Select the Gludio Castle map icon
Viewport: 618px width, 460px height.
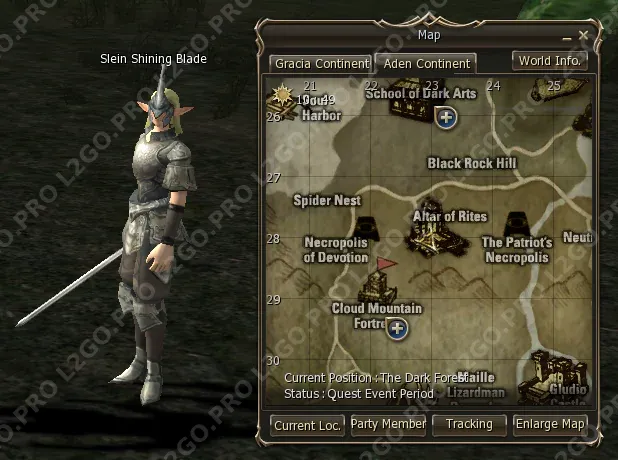click(x=555, y=372)
